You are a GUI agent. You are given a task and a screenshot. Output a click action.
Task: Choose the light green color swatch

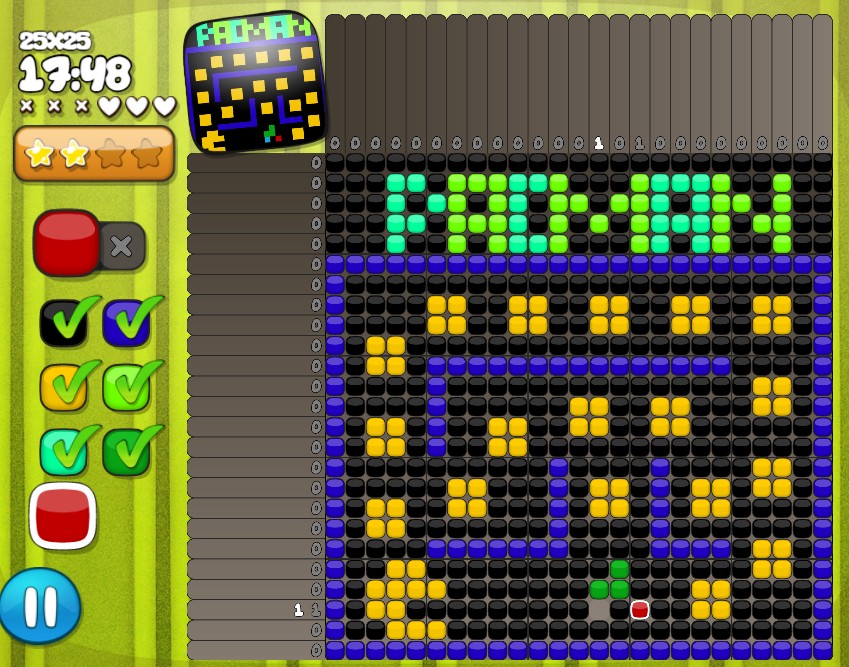(127, 387)
